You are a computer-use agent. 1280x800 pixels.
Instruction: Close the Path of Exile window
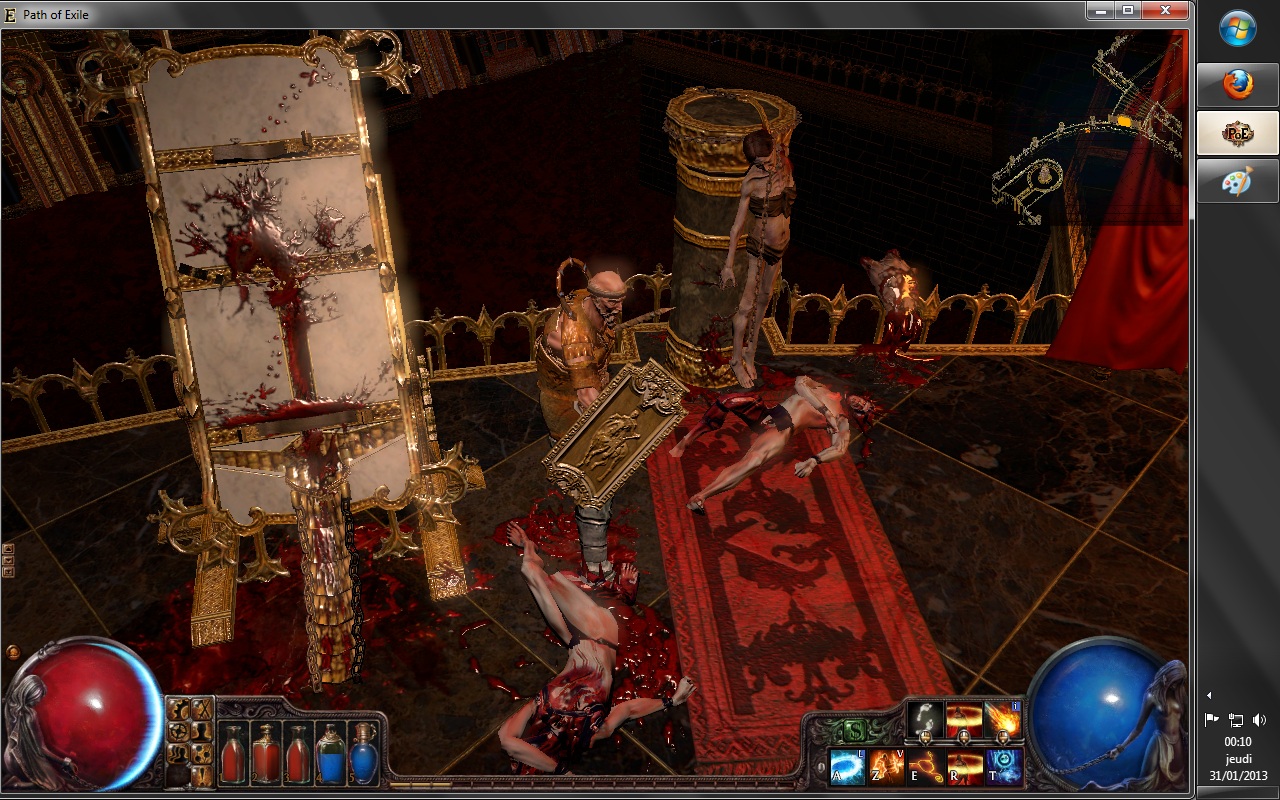(1164, 10)
